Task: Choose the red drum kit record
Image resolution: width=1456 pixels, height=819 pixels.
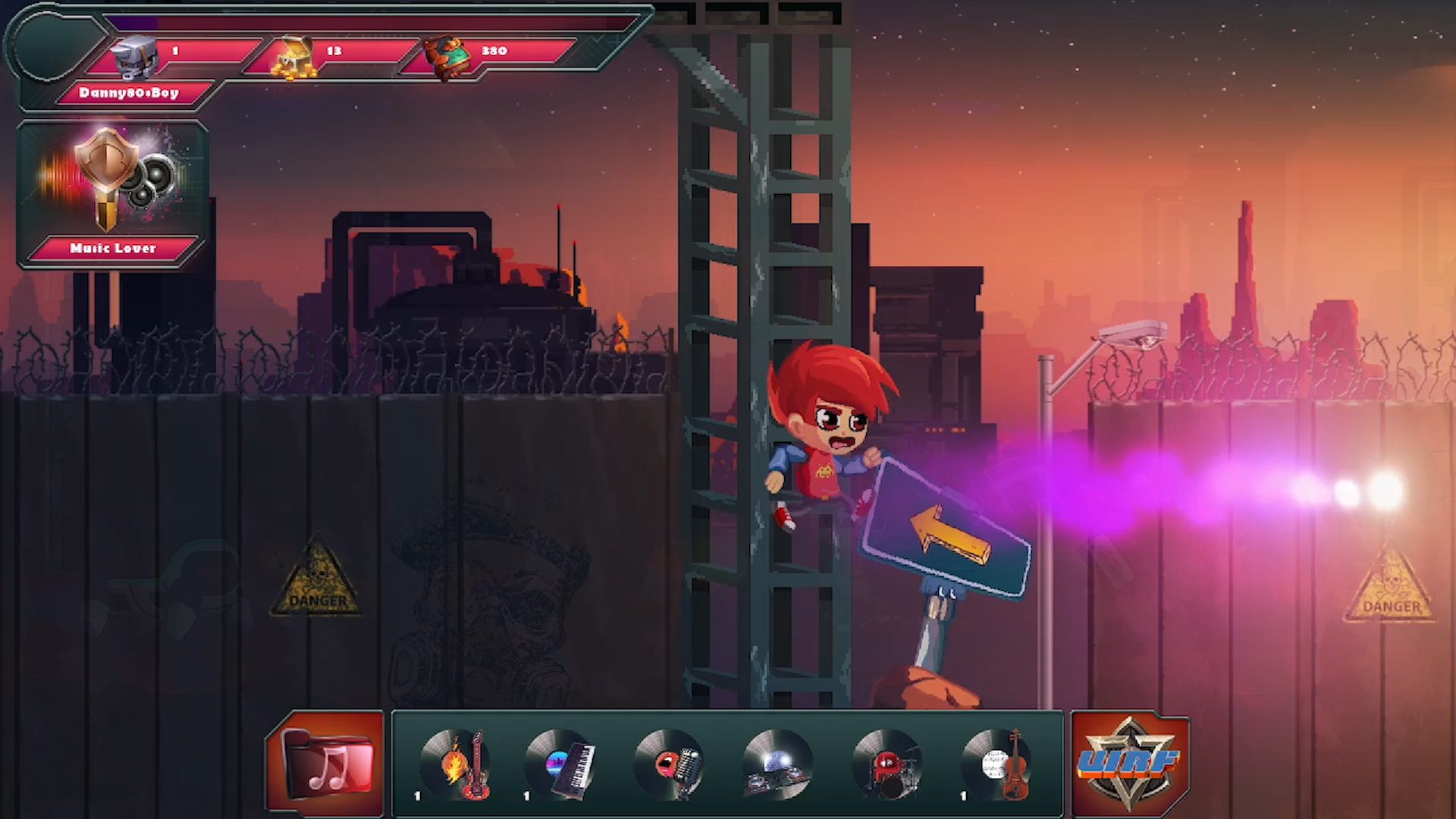Action: [886, 764]
